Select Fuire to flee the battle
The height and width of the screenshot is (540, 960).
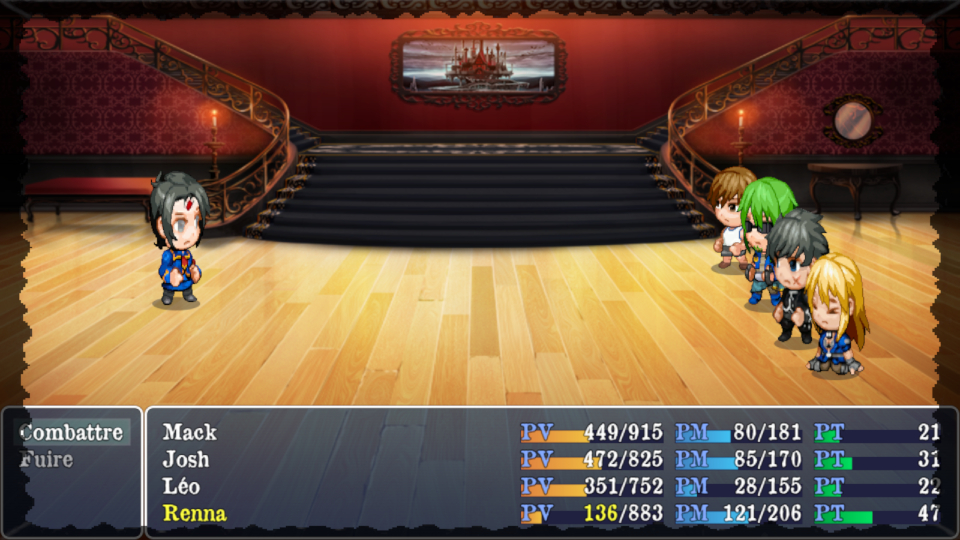(x=47, y=460)
